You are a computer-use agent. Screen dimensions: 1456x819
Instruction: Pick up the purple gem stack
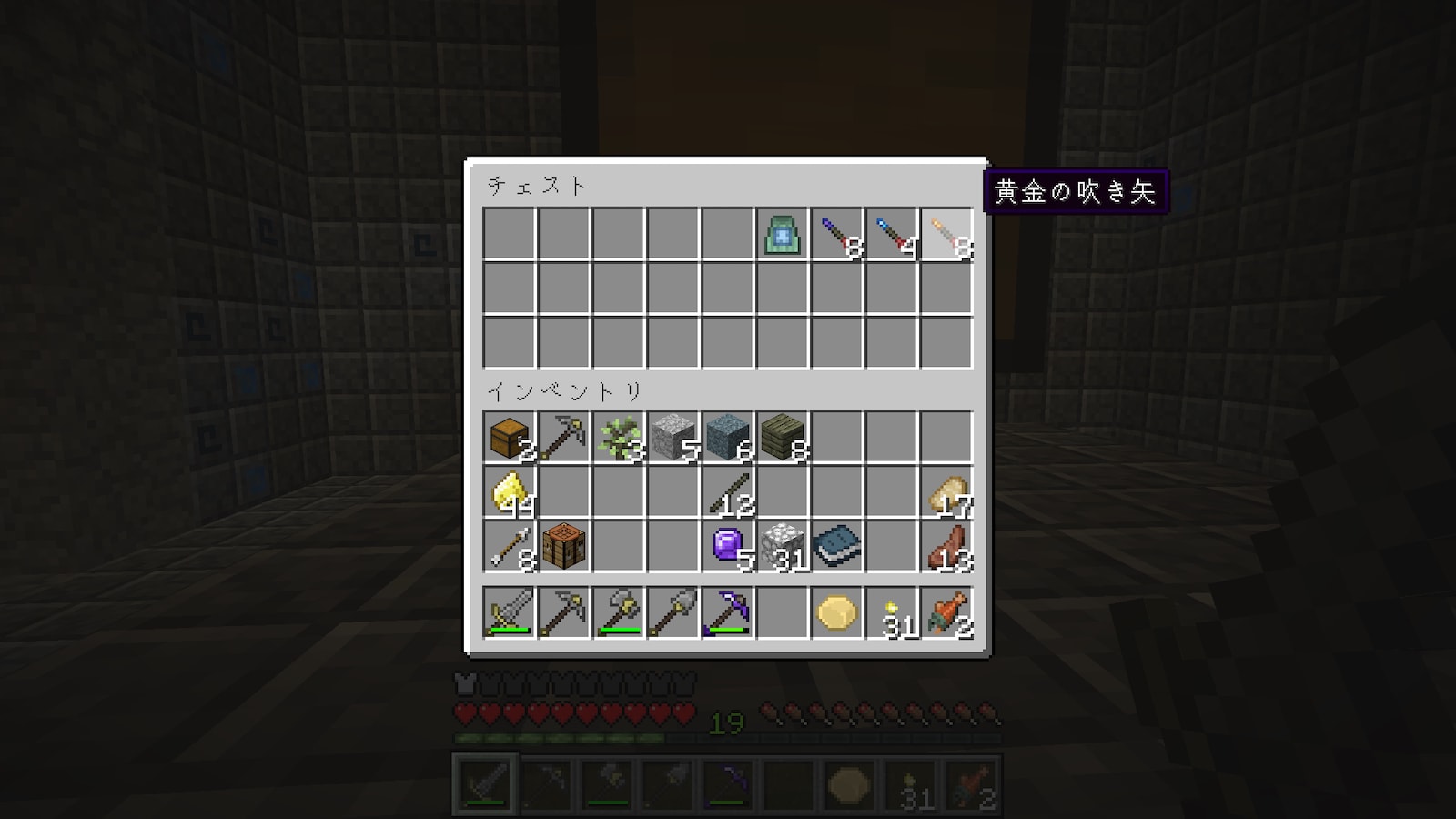[x=728, y=547]
